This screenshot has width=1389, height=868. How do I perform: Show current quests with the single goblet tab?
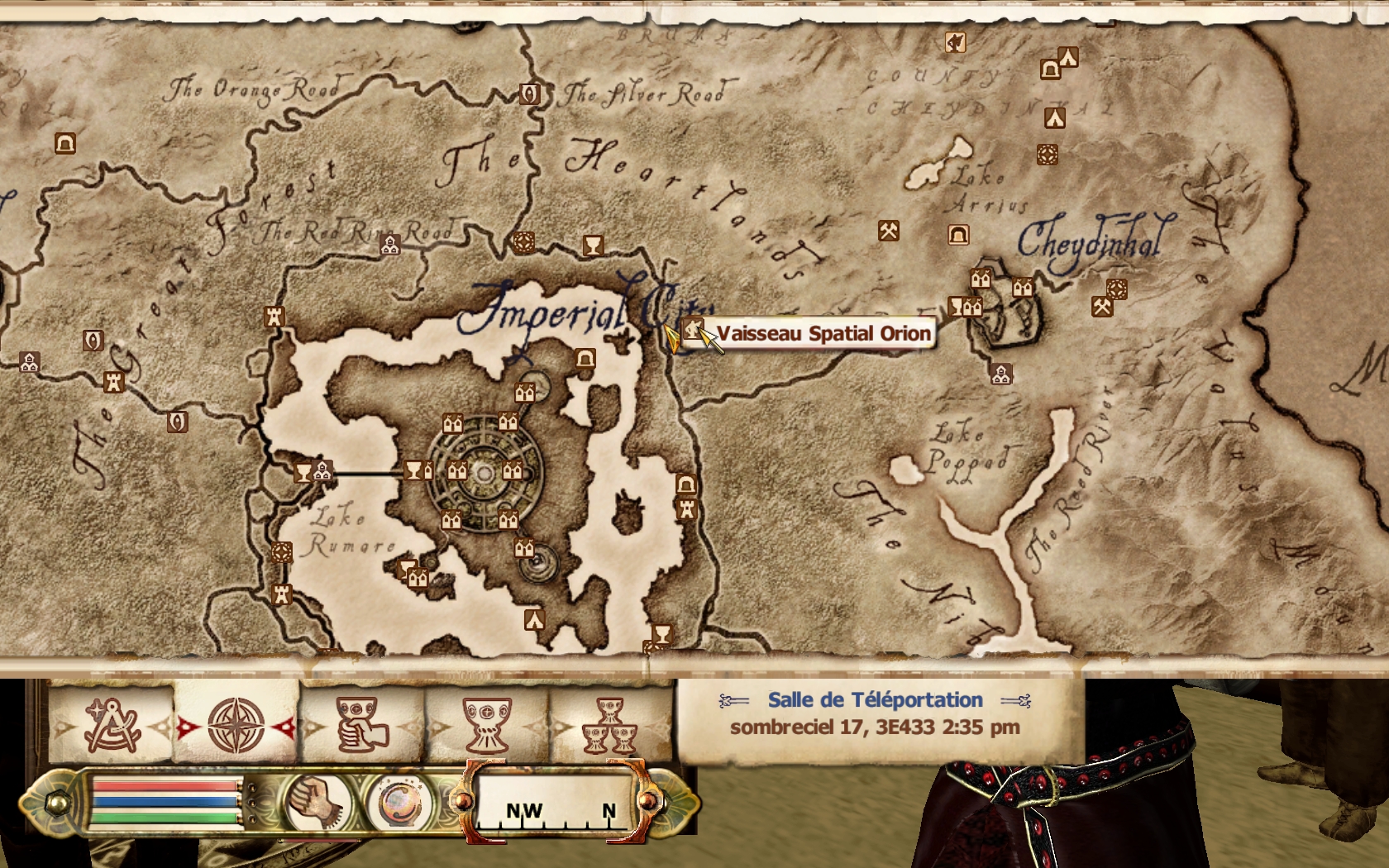click(x=487, y=725)
